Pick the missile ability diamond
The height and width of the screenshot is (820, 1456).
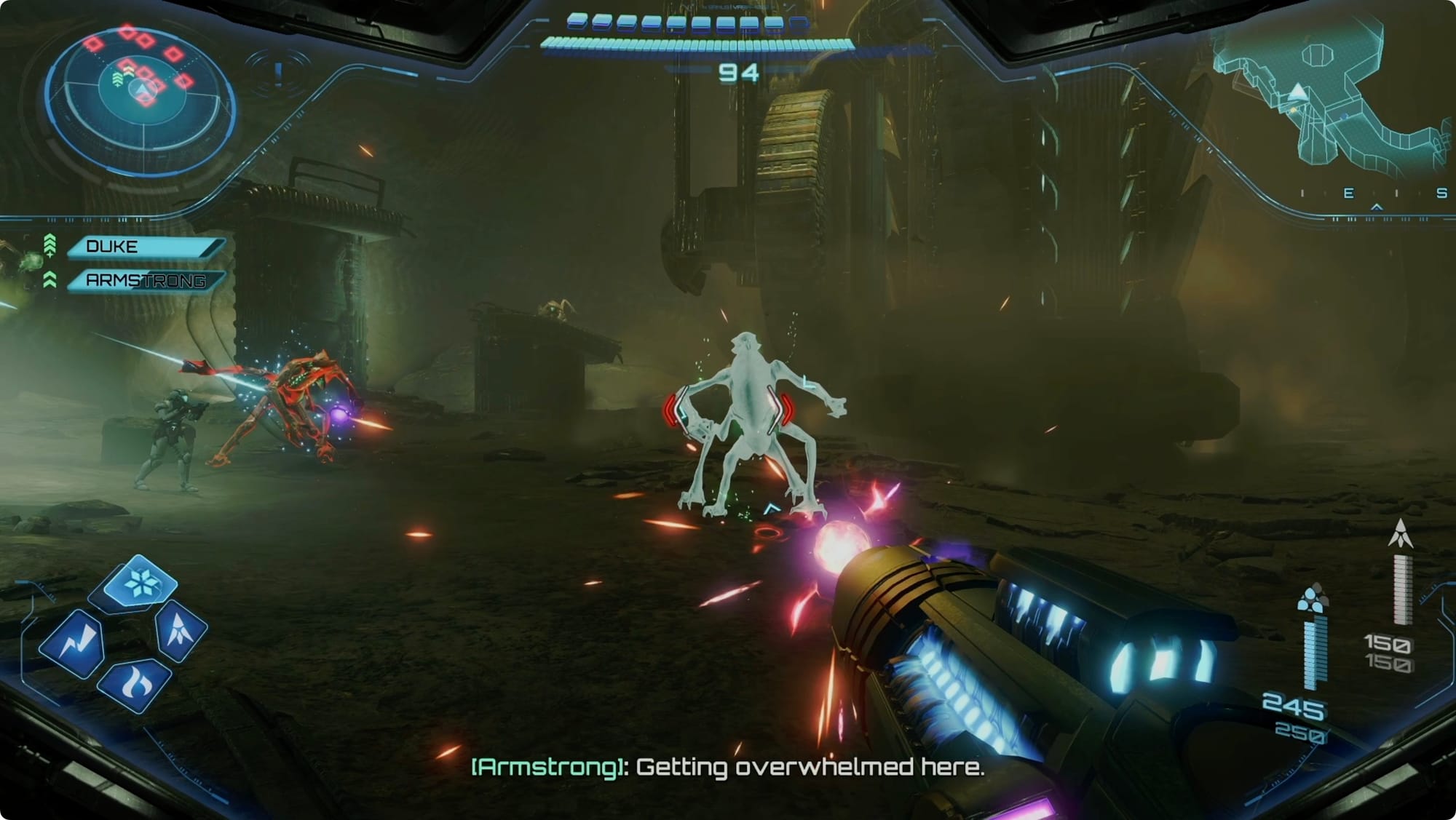tap(181, 628)
